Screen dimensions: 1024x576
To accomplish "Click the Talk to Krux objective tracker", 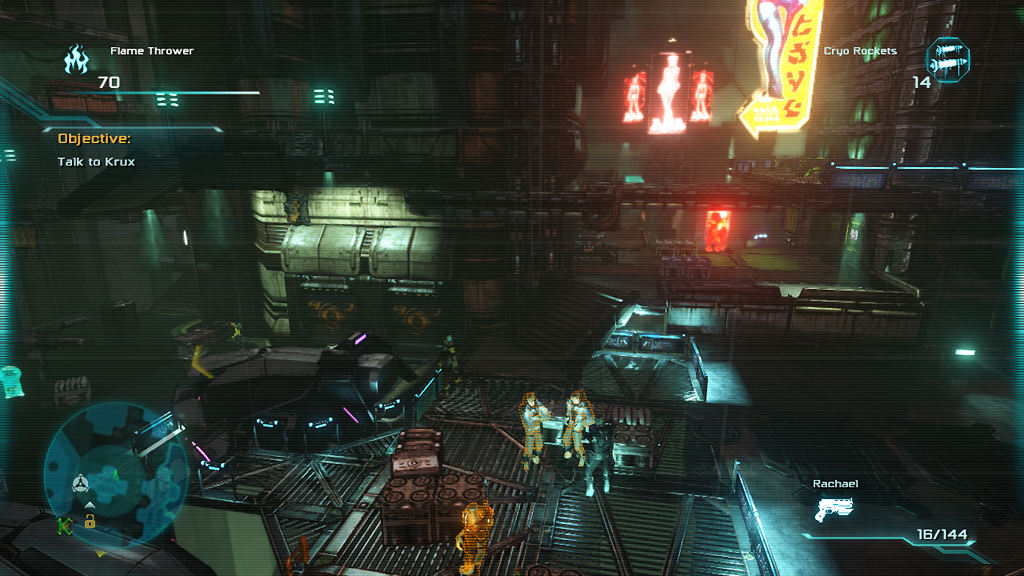I will [96, 161].
